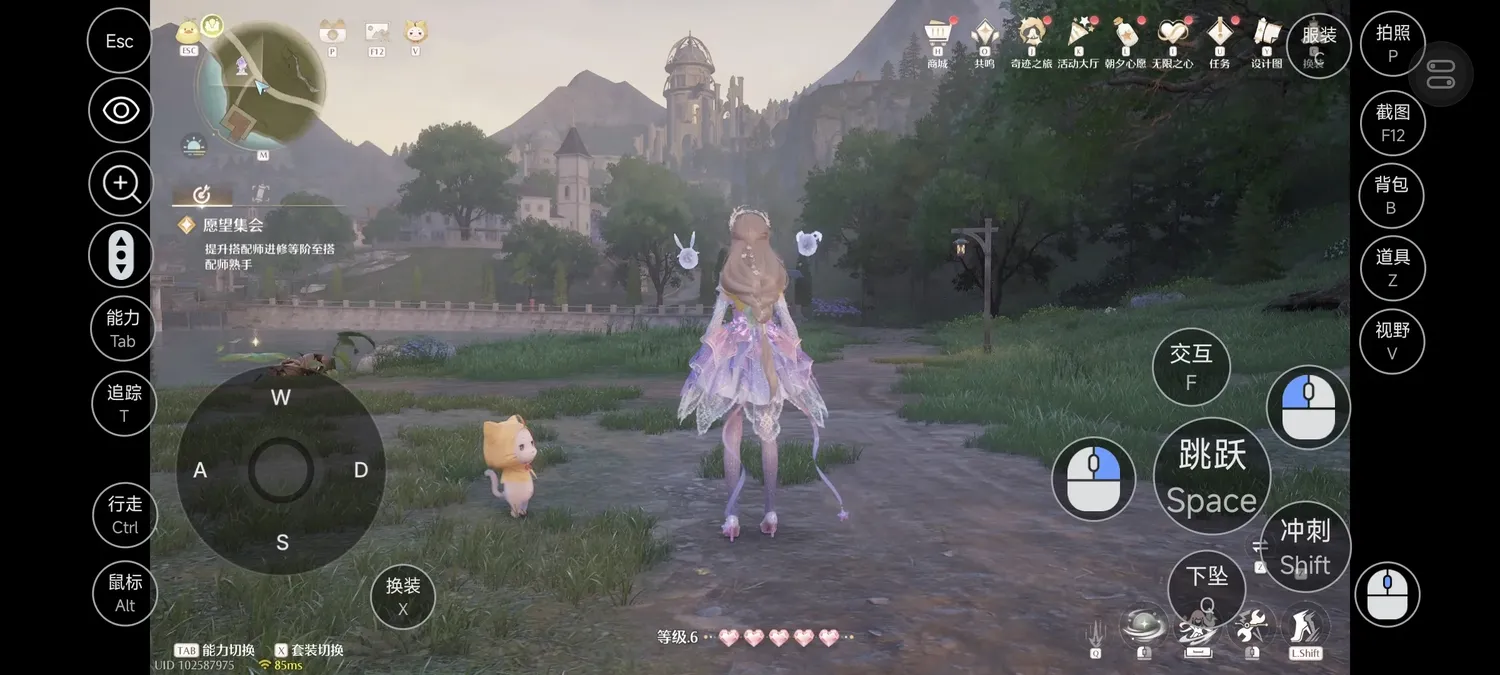1500x675 pixels.
Task: Tap the 能力 Tab ability button
Action: point(122,329)
